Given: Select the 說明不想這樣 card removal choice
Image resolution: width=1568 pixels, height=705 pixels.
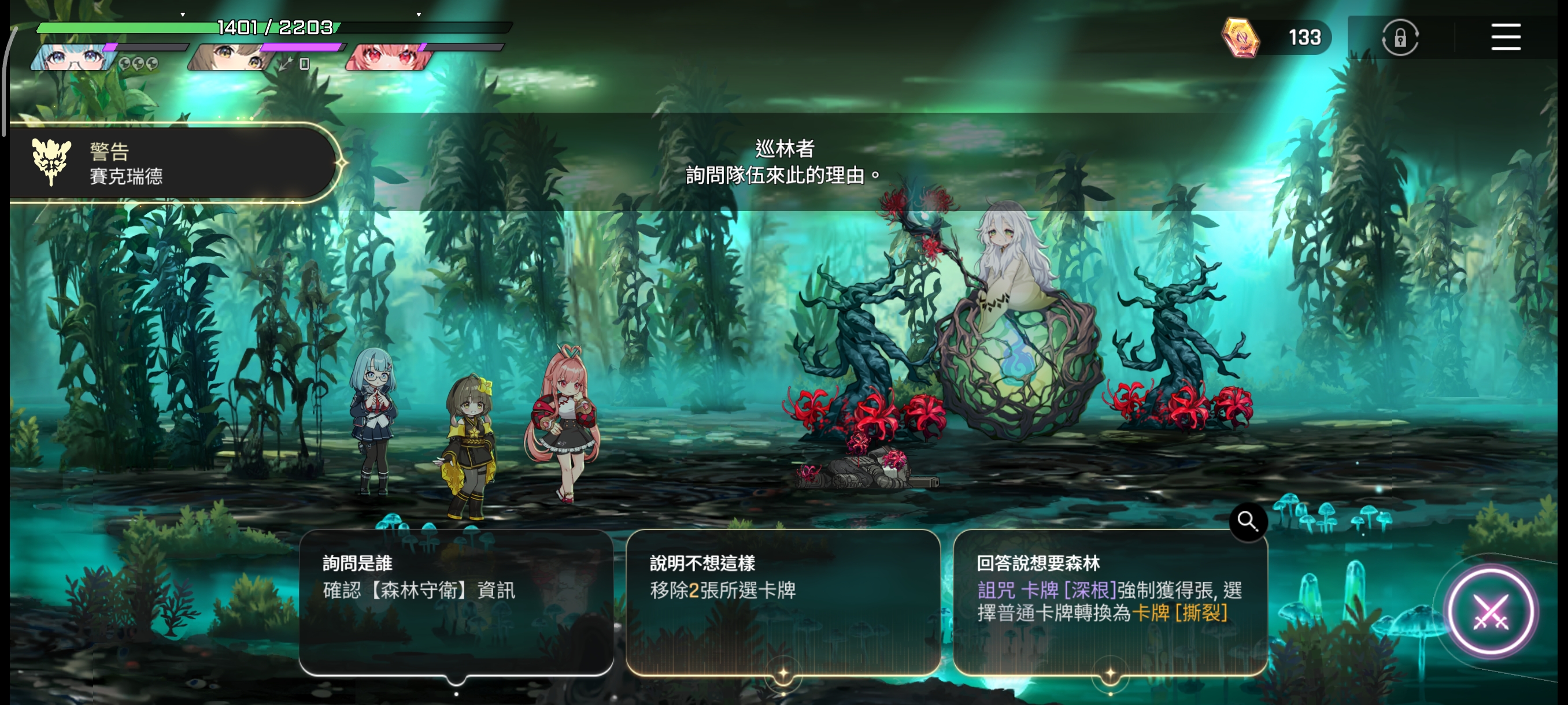Looking at the screenshot, I should point(783,602).
